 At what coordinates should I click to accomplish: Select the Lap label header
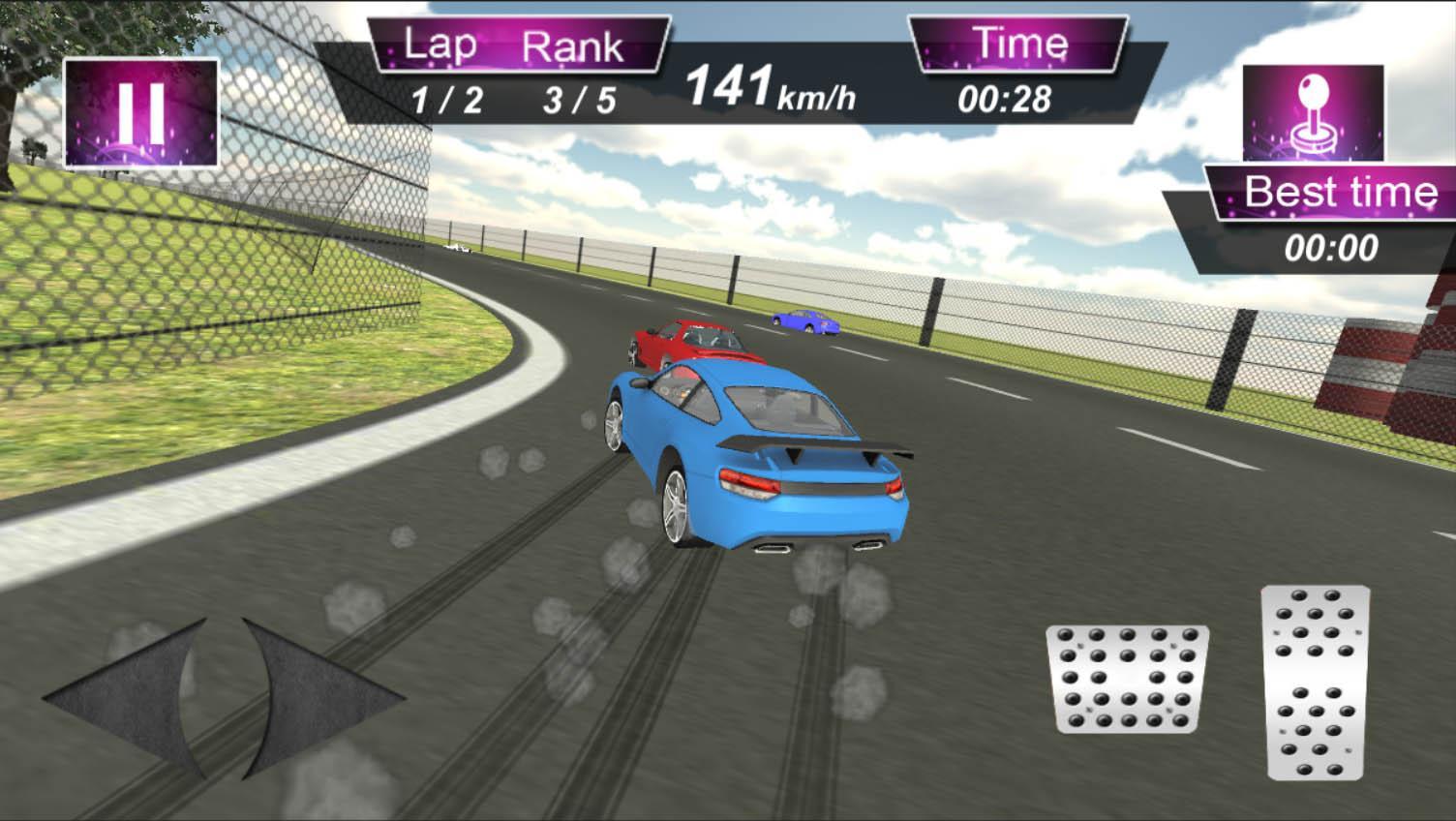438,44
